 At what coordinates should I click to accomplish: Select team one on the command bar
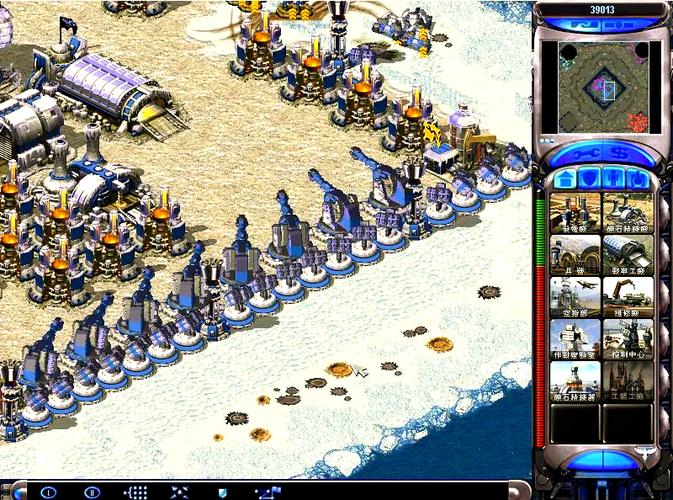coord(48,492)
